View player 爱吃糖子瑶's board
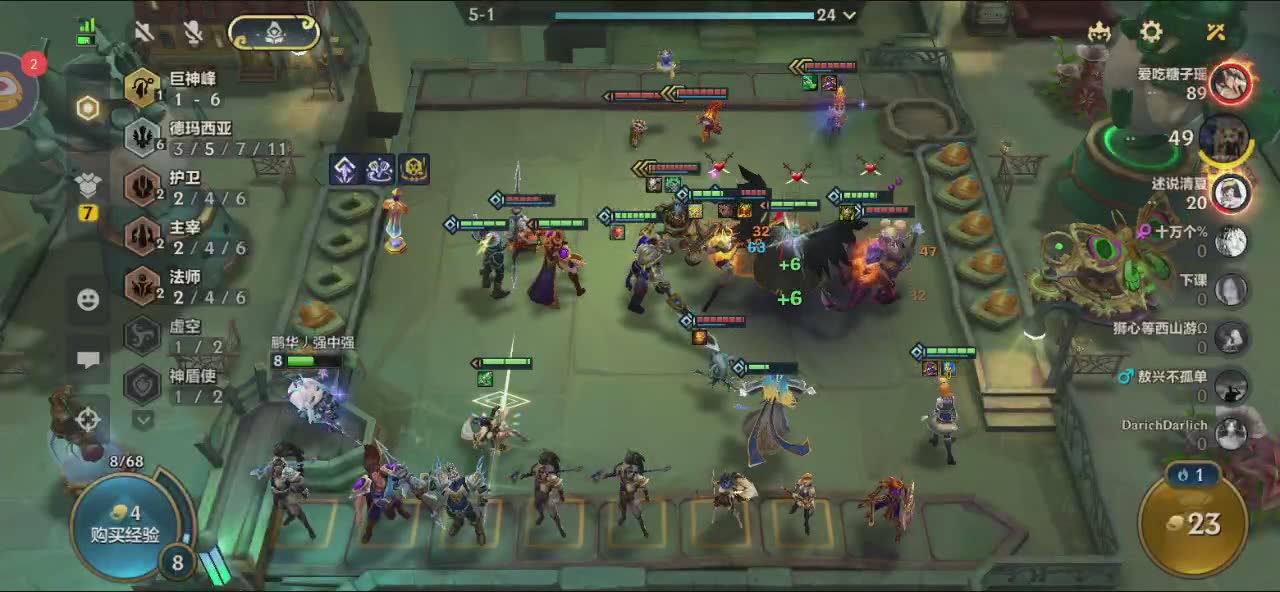 click(1231, 83)
